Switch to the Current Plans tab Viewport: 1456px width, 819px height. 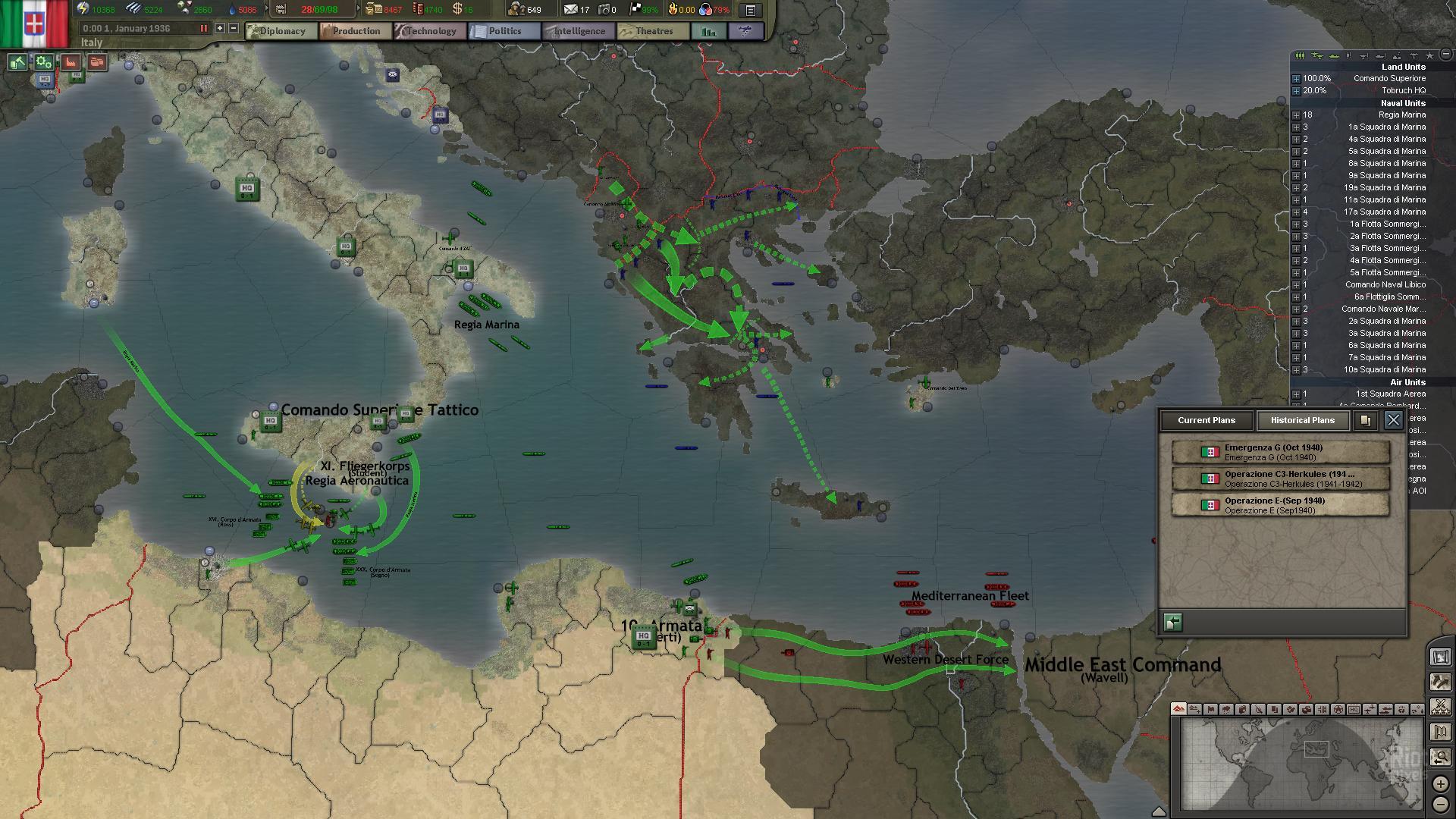click(1206, 420)
